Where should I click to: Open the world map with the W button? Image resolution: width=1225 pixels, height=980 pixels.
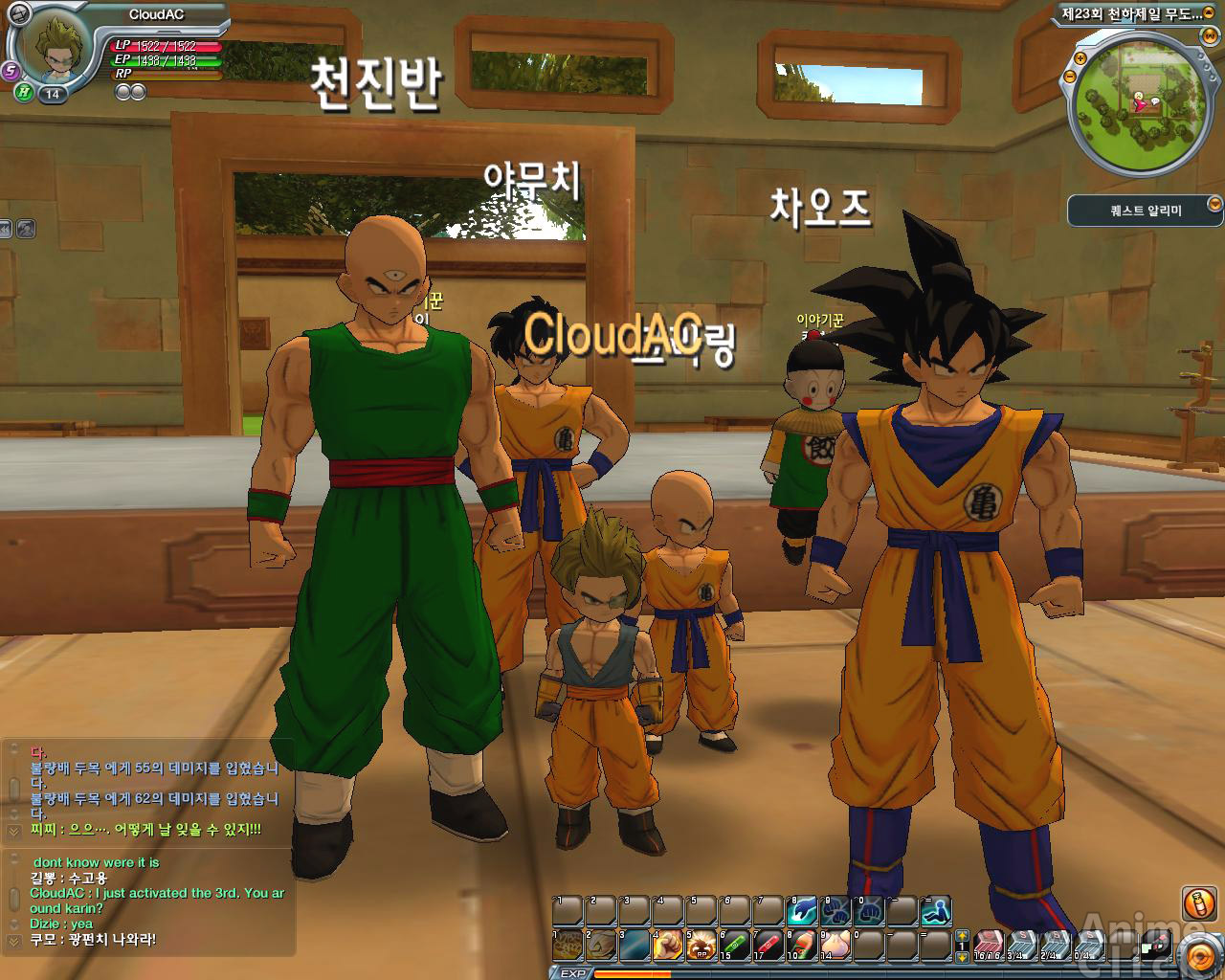pos(1207,37)
